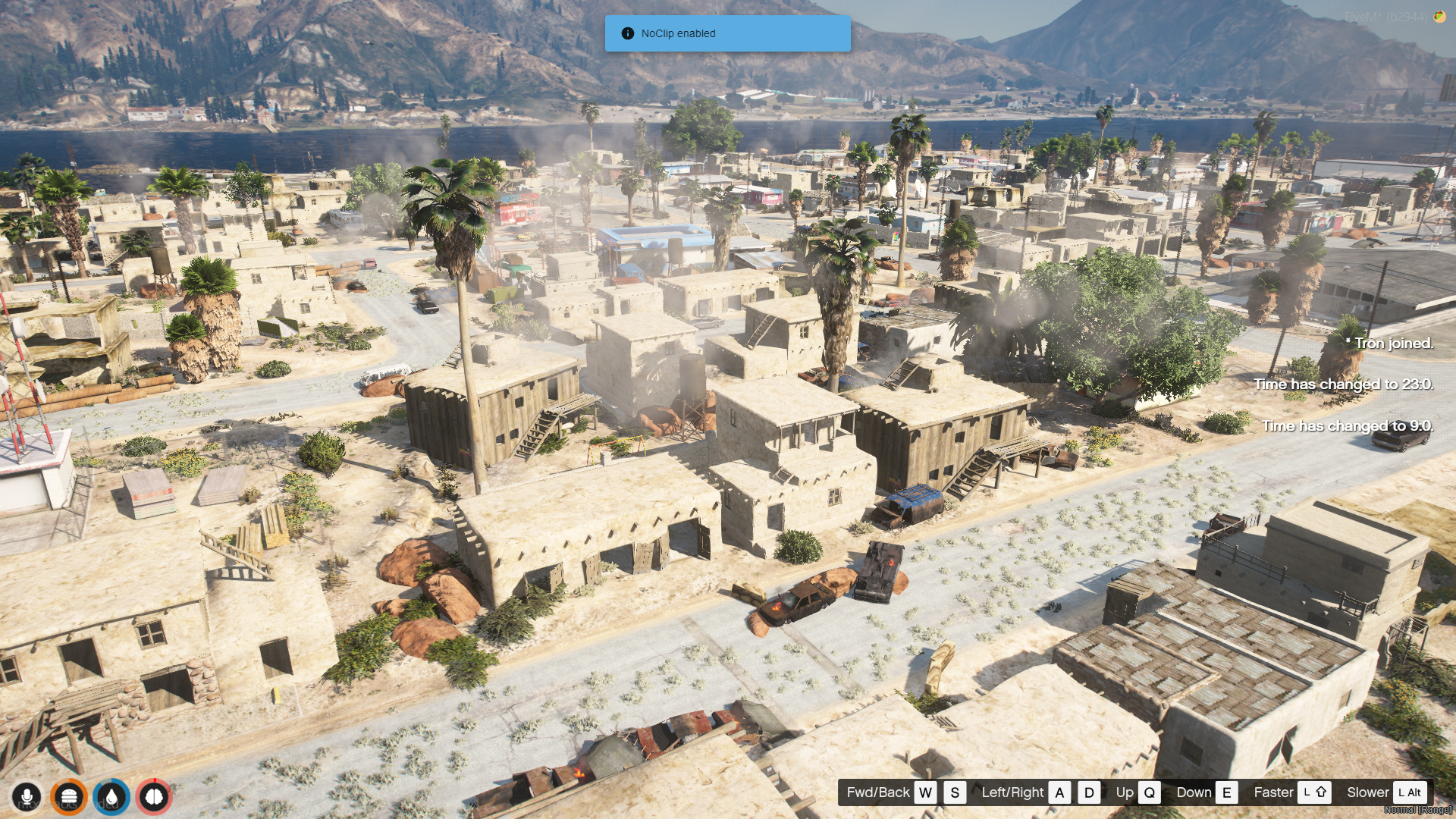Click the water drop thirst icon
Viewport: 1456px width, 819px height.
(111, 797)
